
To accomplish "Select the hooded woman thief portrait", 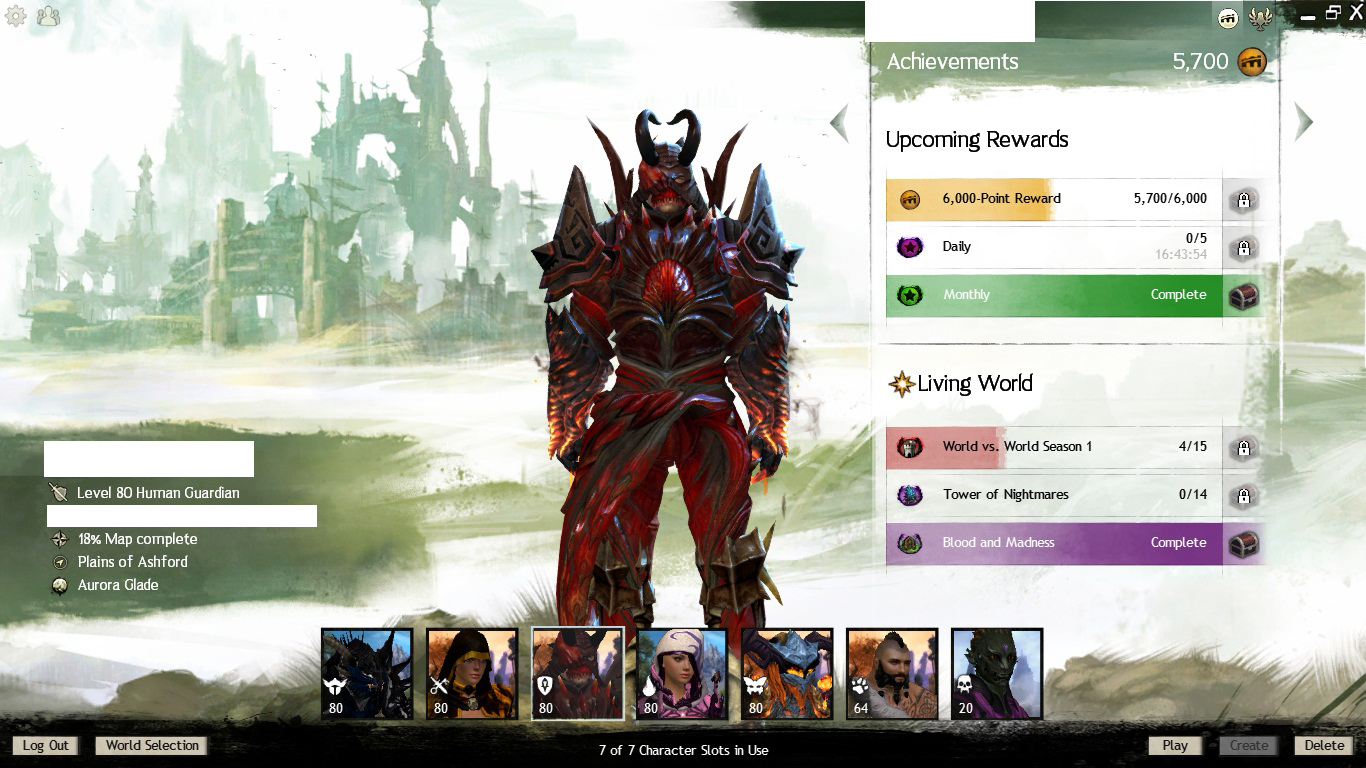I will tap(472, 673).
